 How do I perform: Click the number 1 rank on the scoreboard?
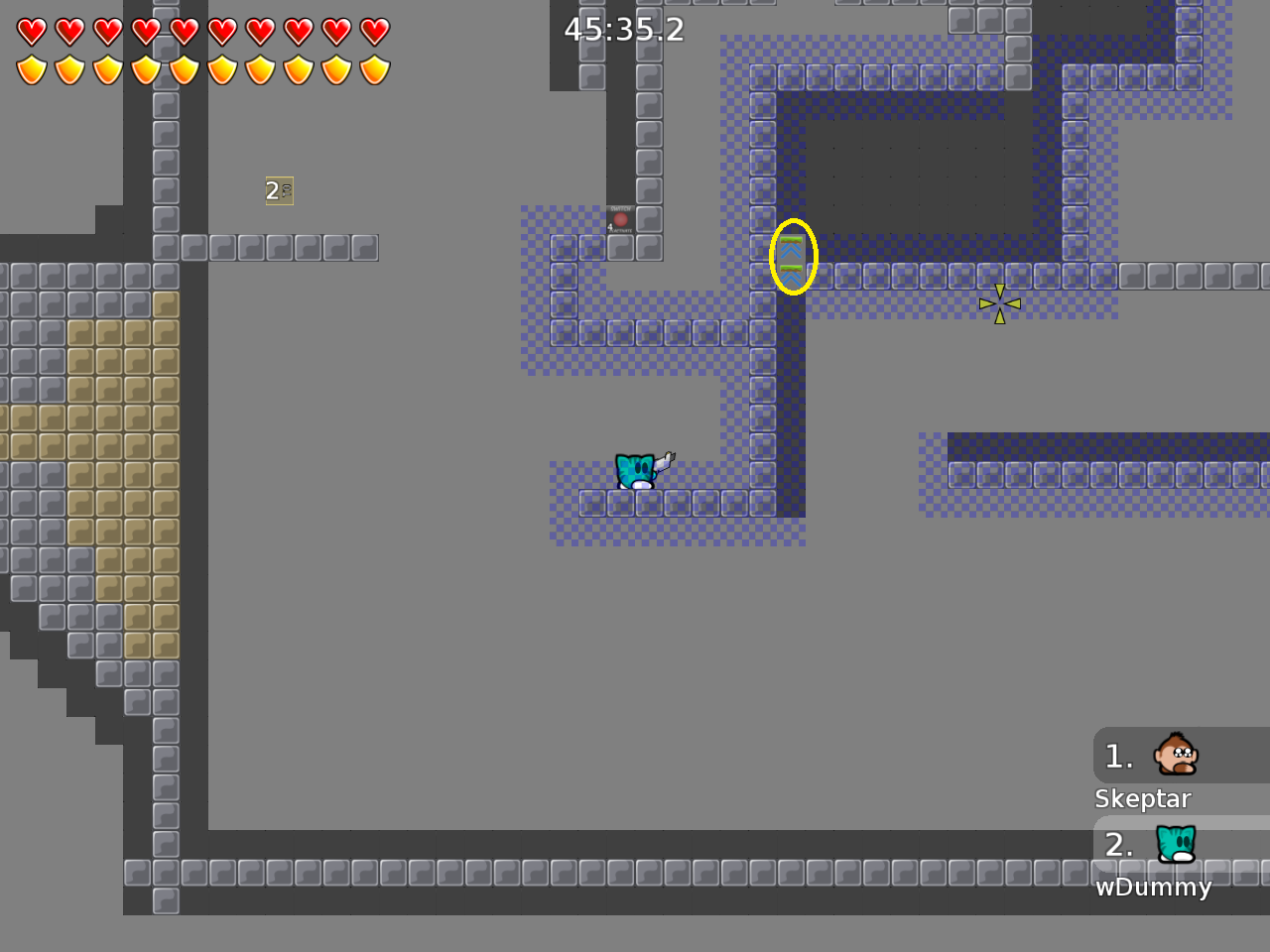(x=1117, y=756)
